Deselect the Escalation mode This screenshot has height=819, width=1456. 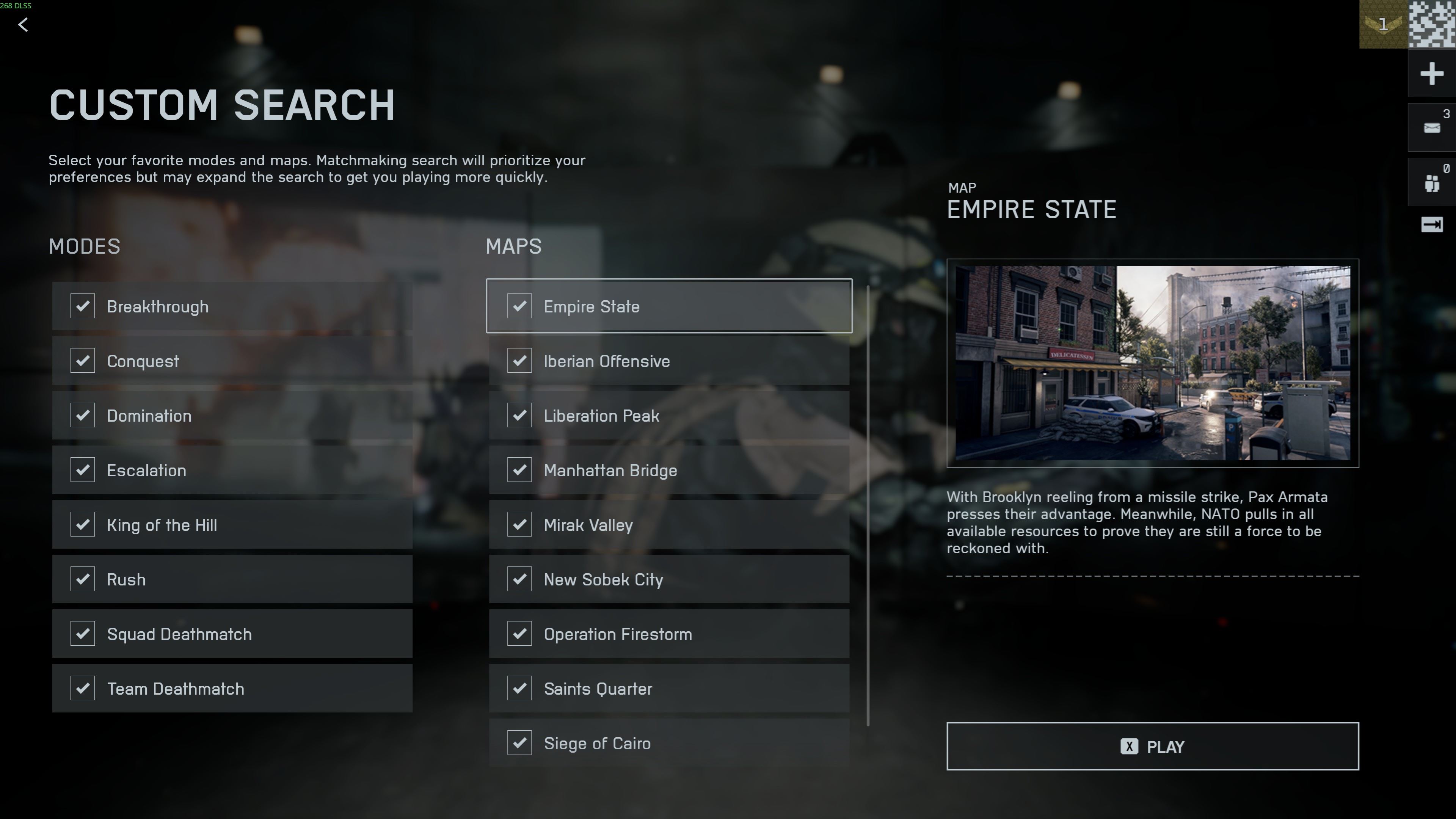click(x=83, y=470)
